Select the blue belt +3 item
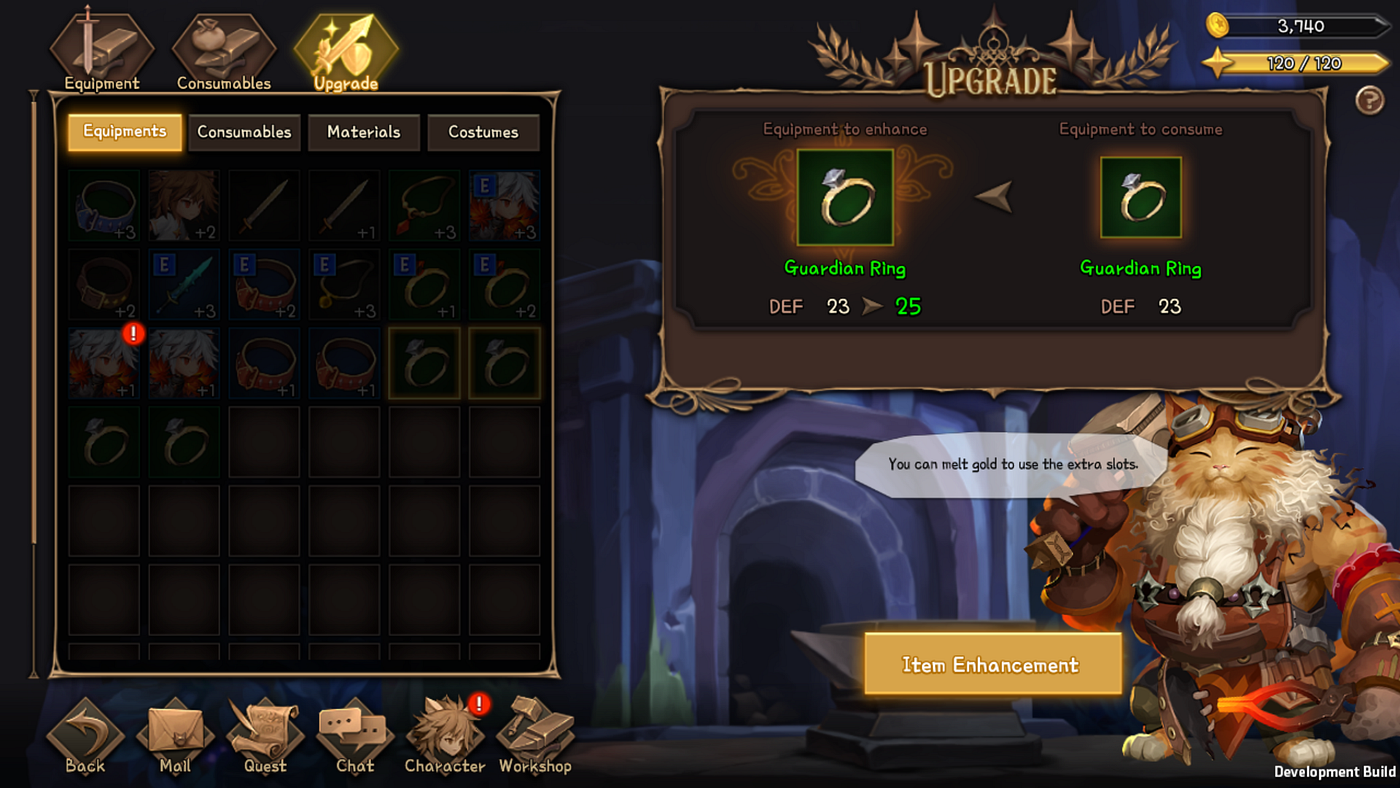Screen dimensions: 1400x788 104,205
